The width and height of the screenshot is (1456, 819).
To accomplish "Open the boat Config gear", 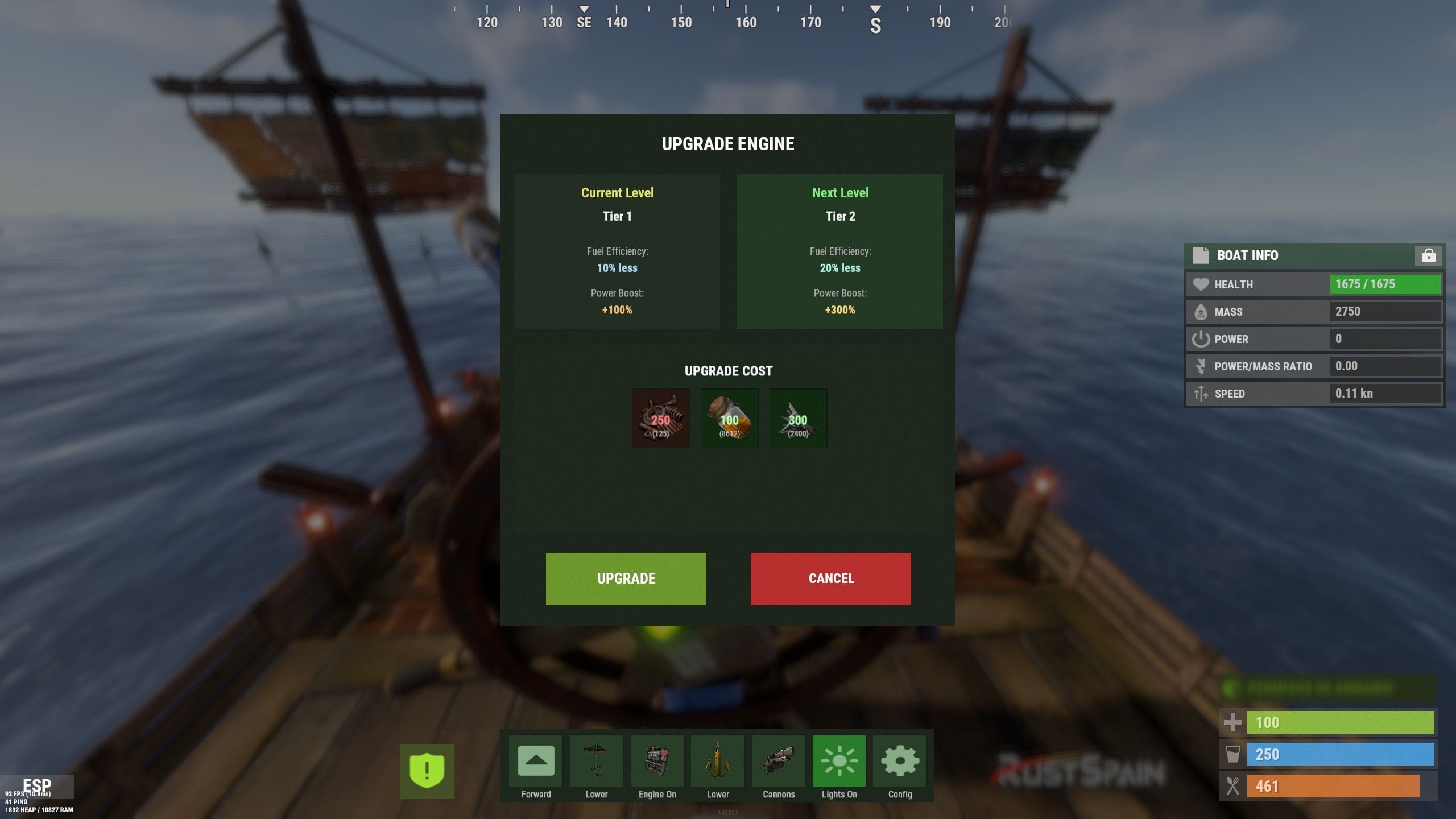I will (900, 762).
